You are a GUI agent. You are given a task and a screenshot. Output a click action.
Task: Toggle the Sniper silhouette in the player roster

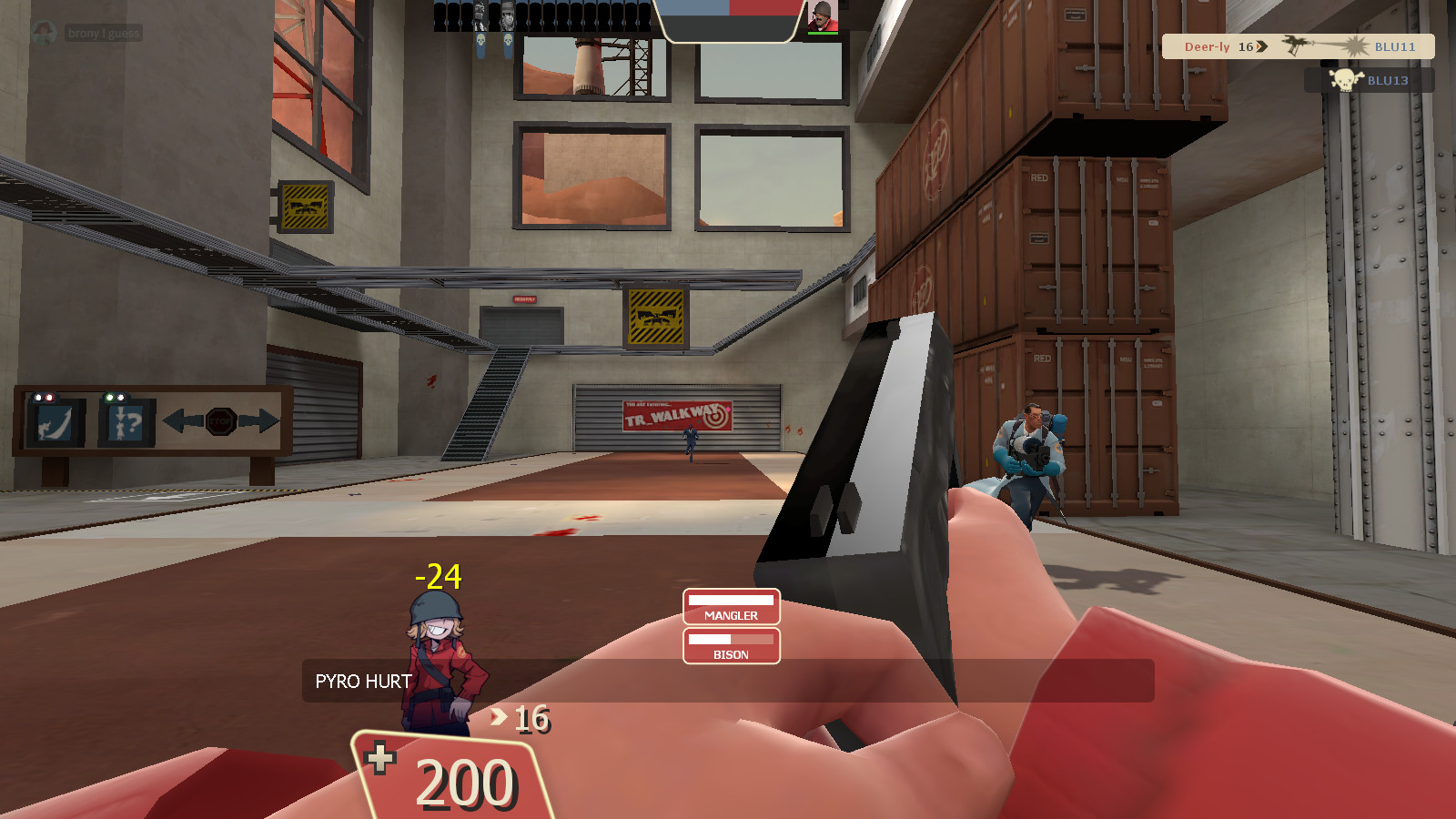tap(508, 14)
